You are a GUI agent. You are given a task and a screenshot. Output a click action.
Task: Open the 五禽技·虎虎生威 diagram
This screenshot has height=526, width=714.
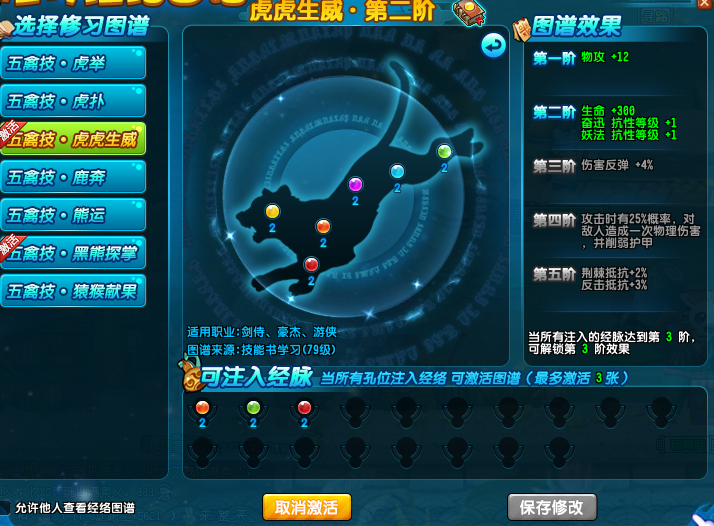73,139
